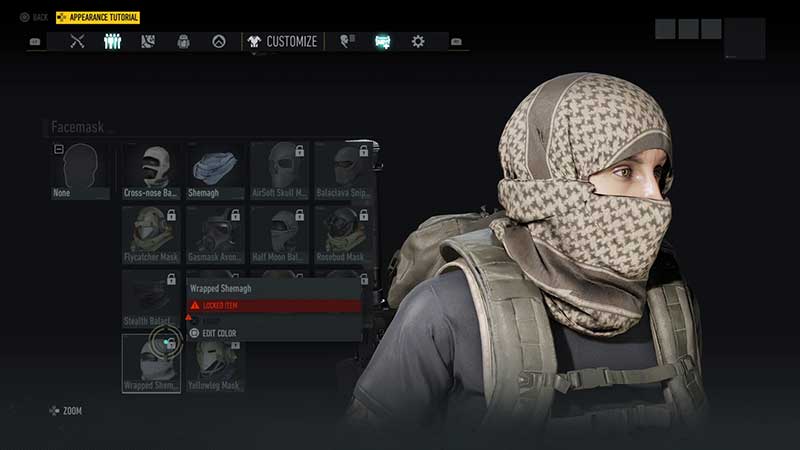The height and width of the screenshot is (450, 800).
Task: Select the Stealth Balaclava tile
Action: pyautogui.click(x=151, y=298)
